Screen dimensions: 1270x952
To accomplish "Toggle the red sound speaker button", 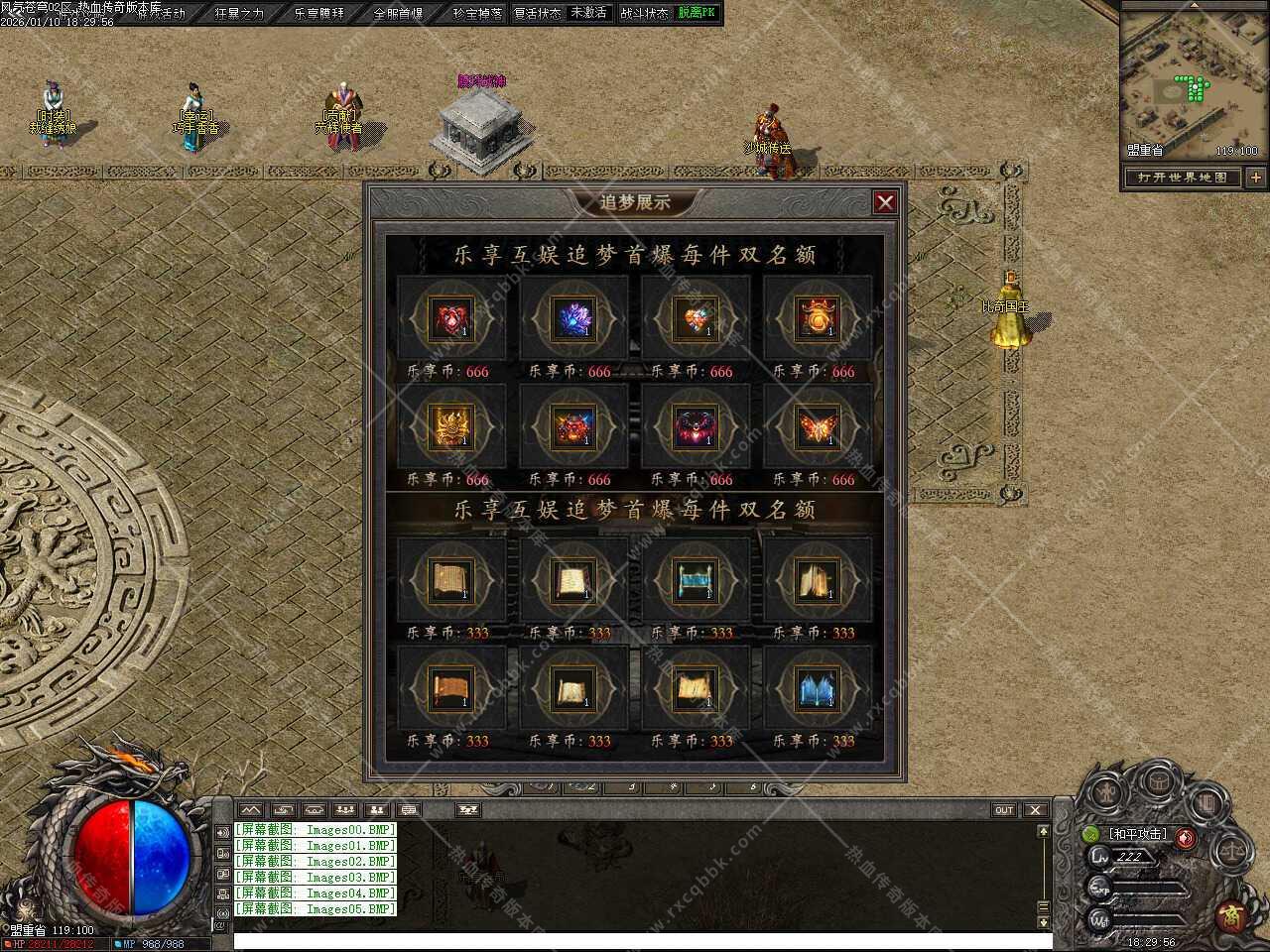I will pyautogui.click(x=1185, y=838).
